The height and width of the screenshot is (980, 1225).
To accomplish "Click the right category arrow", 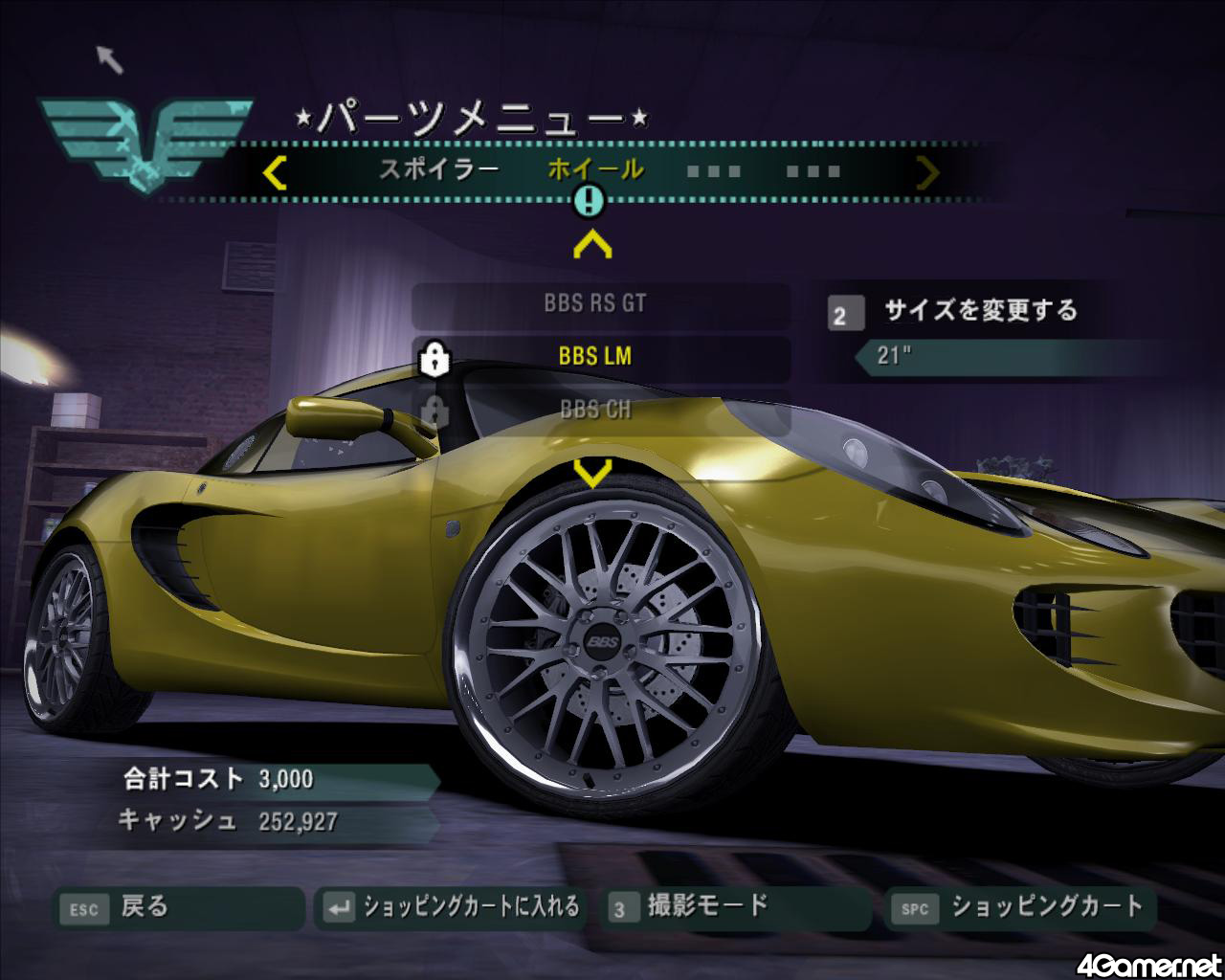I will pos(927,172).
